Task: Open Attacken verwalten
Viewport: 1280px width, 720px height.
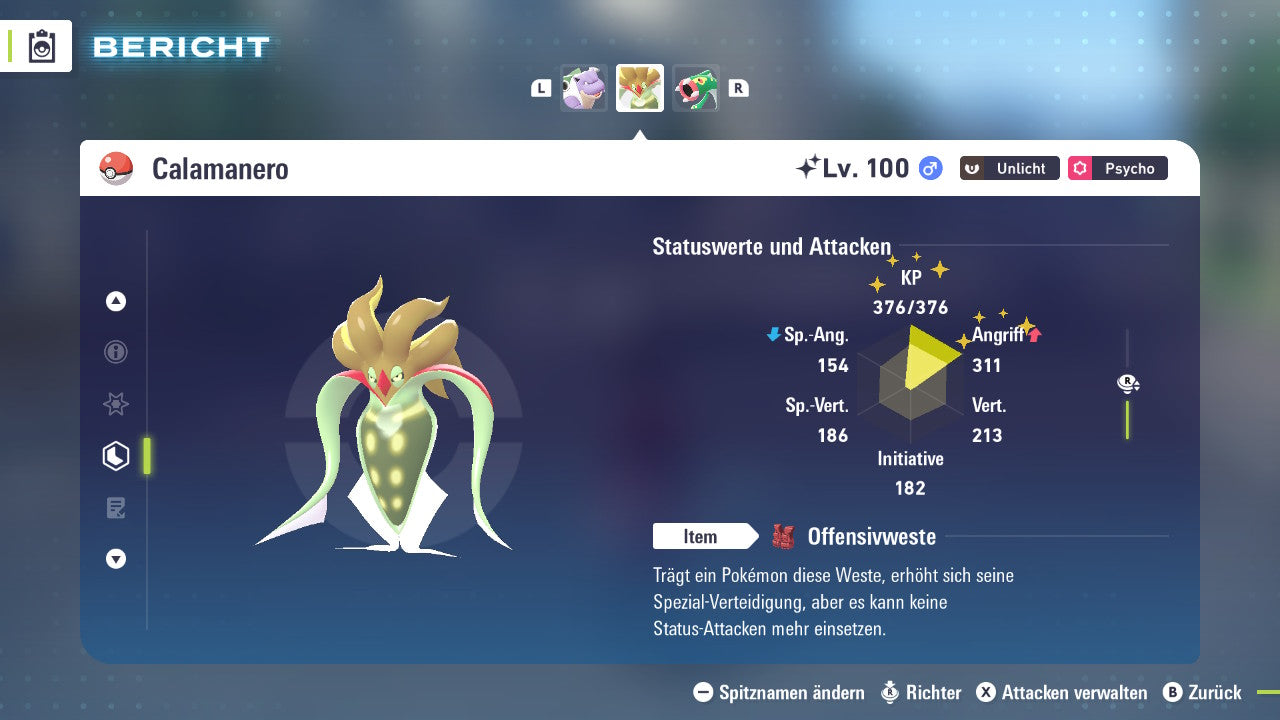Action: 1063,692
